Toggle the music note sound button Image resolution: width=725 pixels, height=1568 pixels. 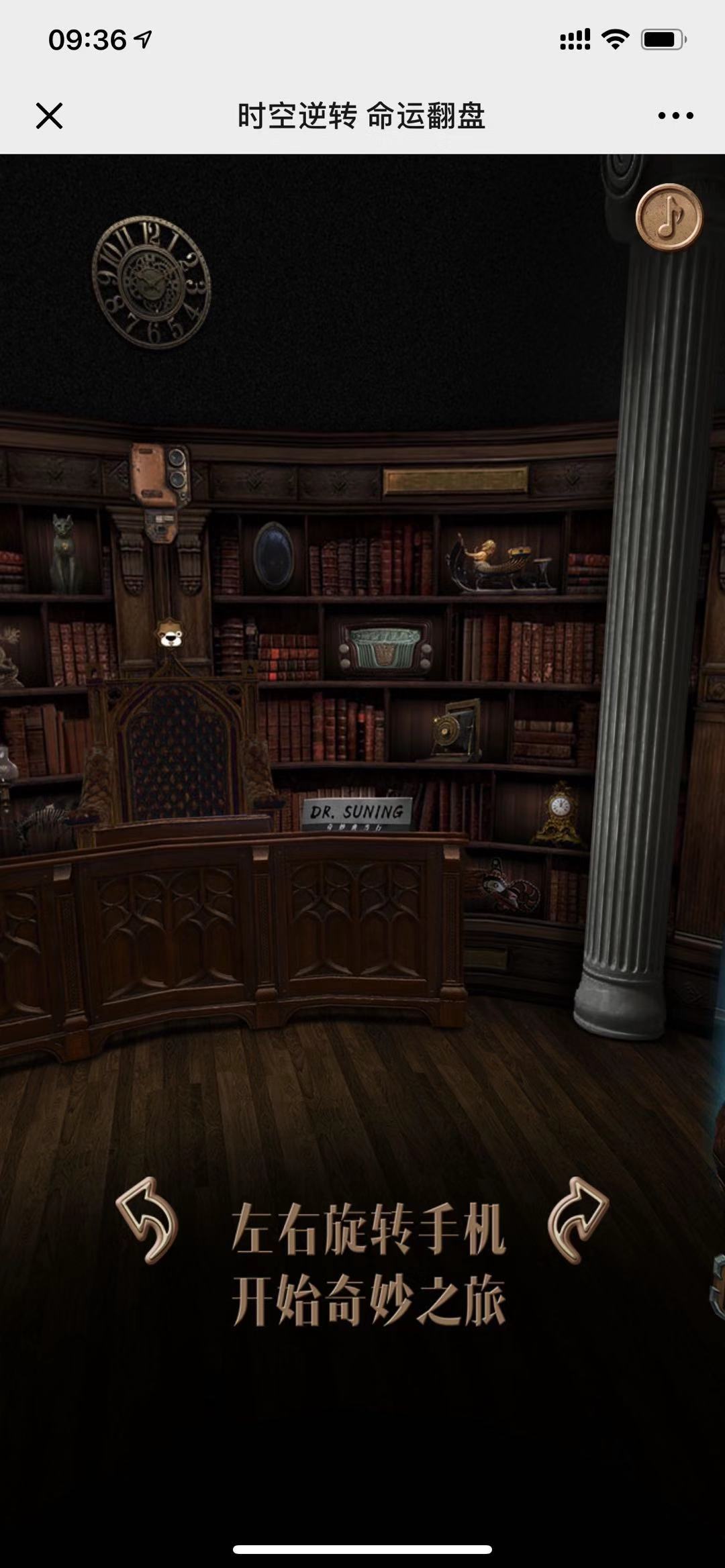pyautogui.click(x=669, y=217)
